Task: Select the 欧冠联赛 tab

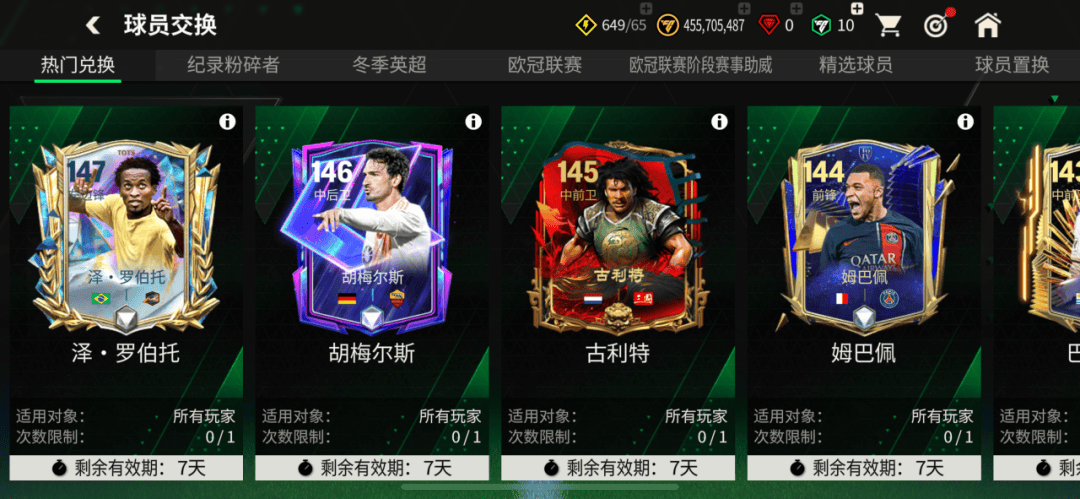Action: [544, 65]
